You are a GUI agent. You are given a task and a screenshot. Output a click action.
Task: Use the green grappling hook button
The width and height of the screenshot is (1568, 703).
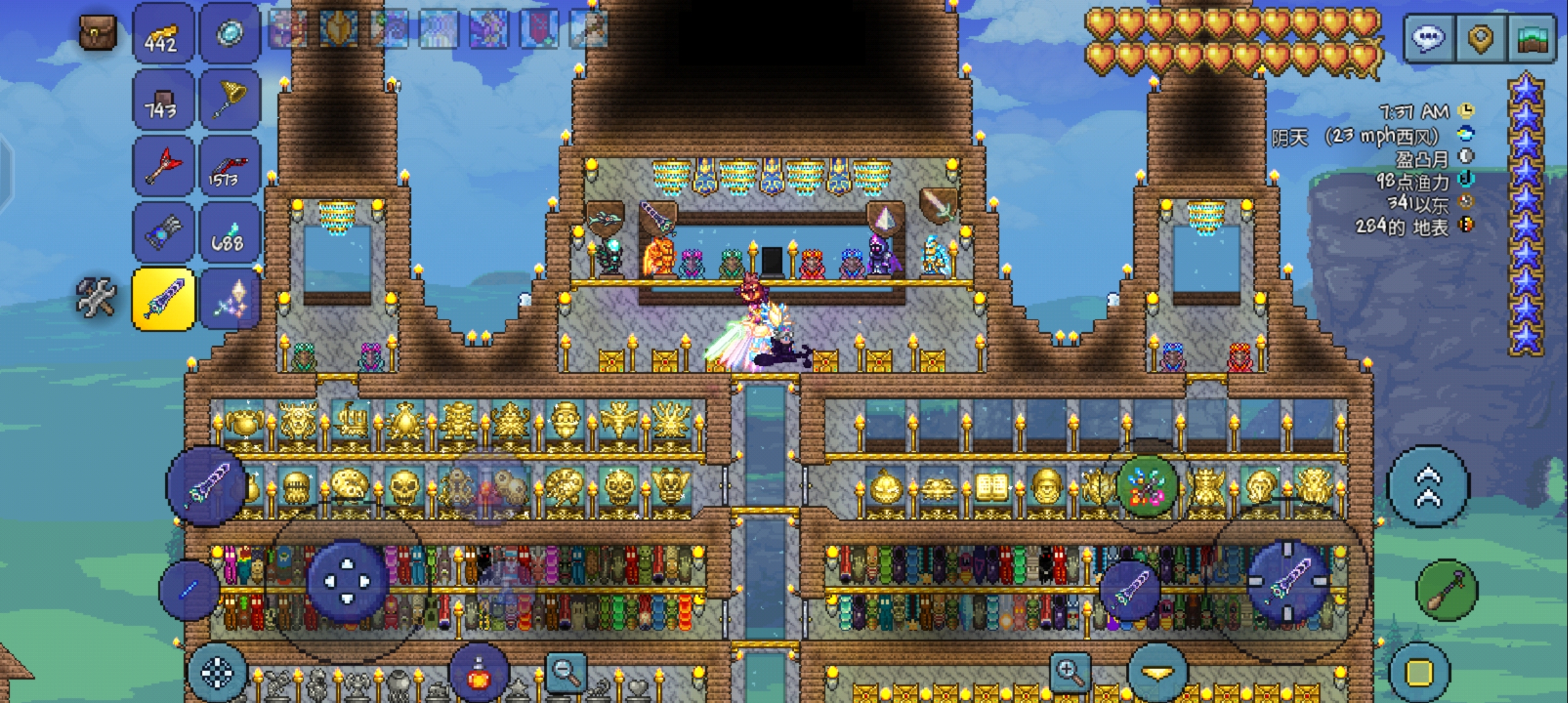[1446, 590]
